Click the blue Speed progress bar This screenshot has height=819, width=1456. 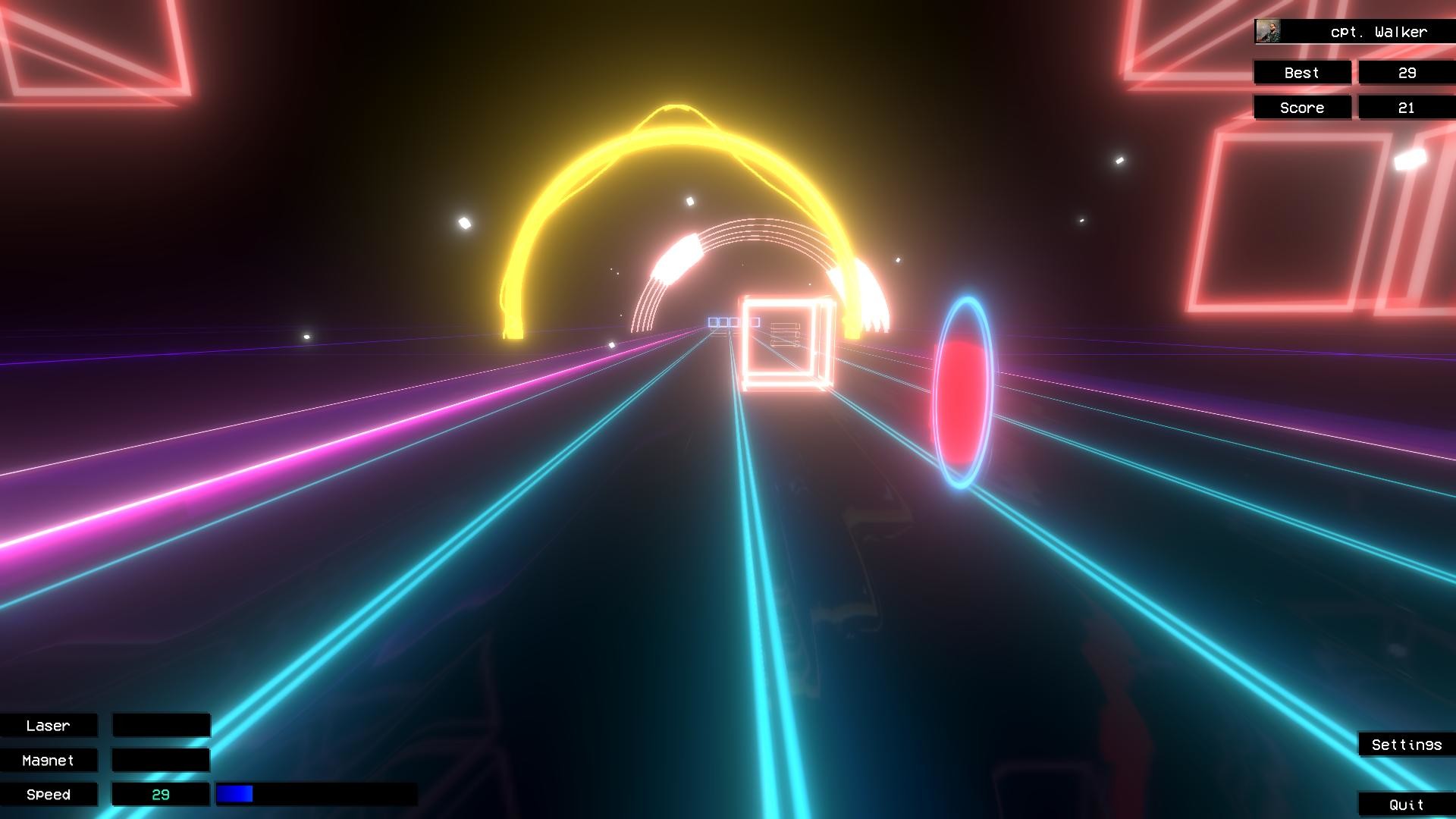tap(235, 794)
